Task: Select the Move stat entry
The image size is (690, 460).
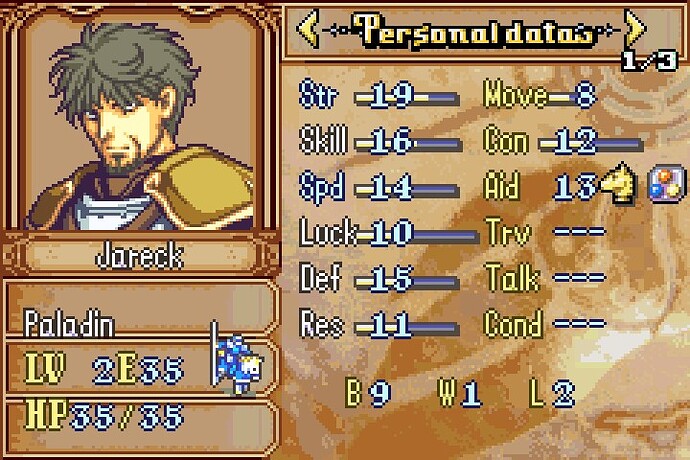Action: [540, 96]
